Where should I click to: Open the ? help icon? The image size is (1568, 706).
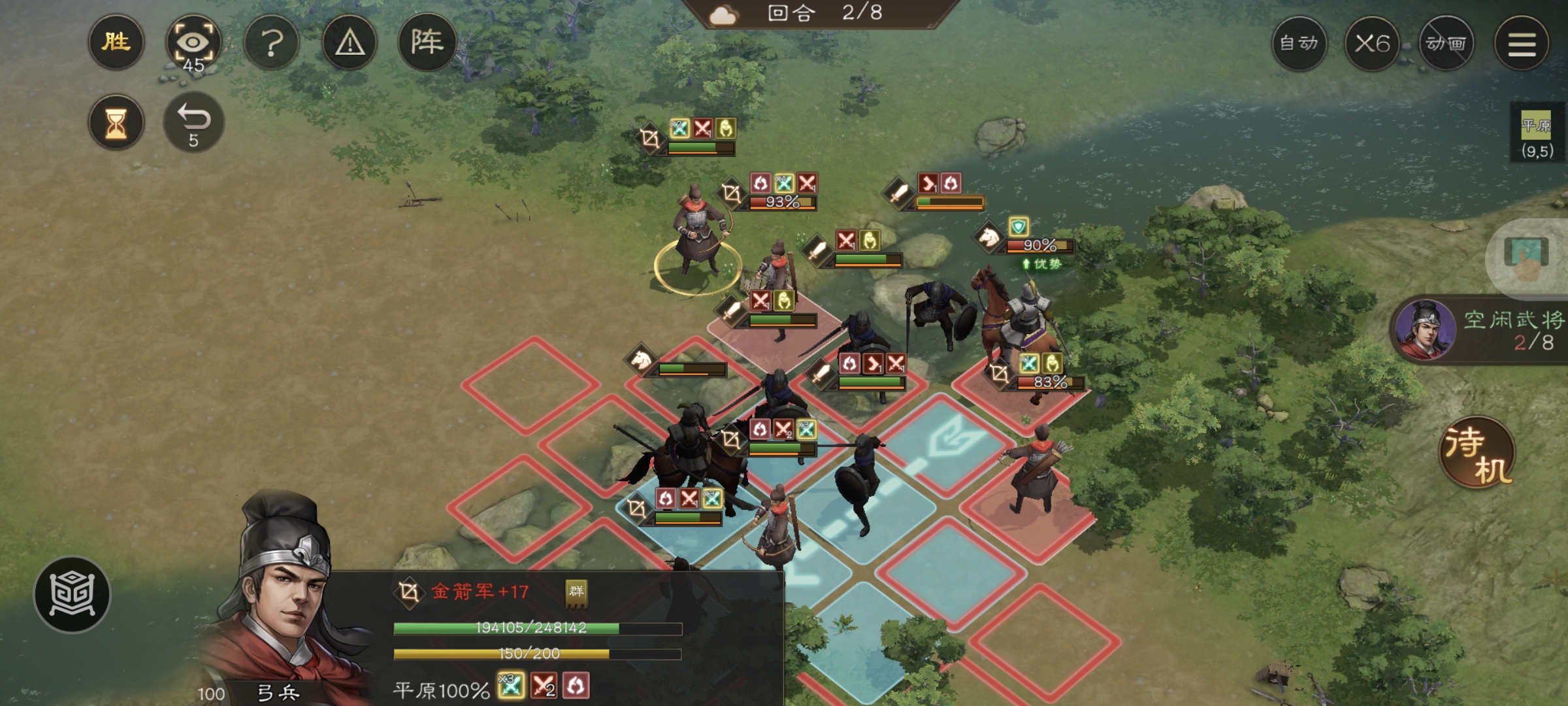[271, 42]
